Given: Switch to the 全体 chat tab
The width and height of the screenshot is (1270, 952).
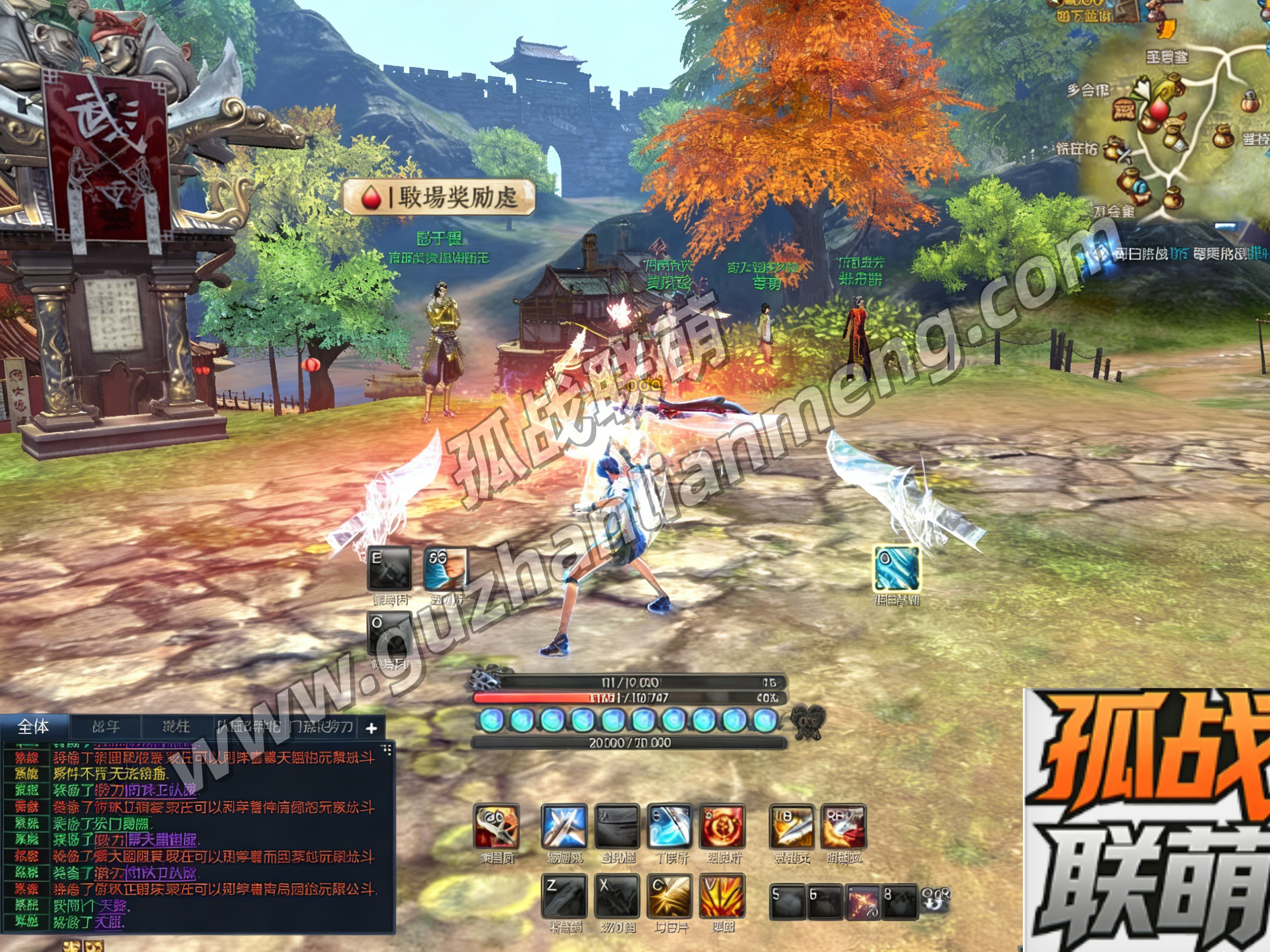Looking at the screenshot, I should pos(33,727).
